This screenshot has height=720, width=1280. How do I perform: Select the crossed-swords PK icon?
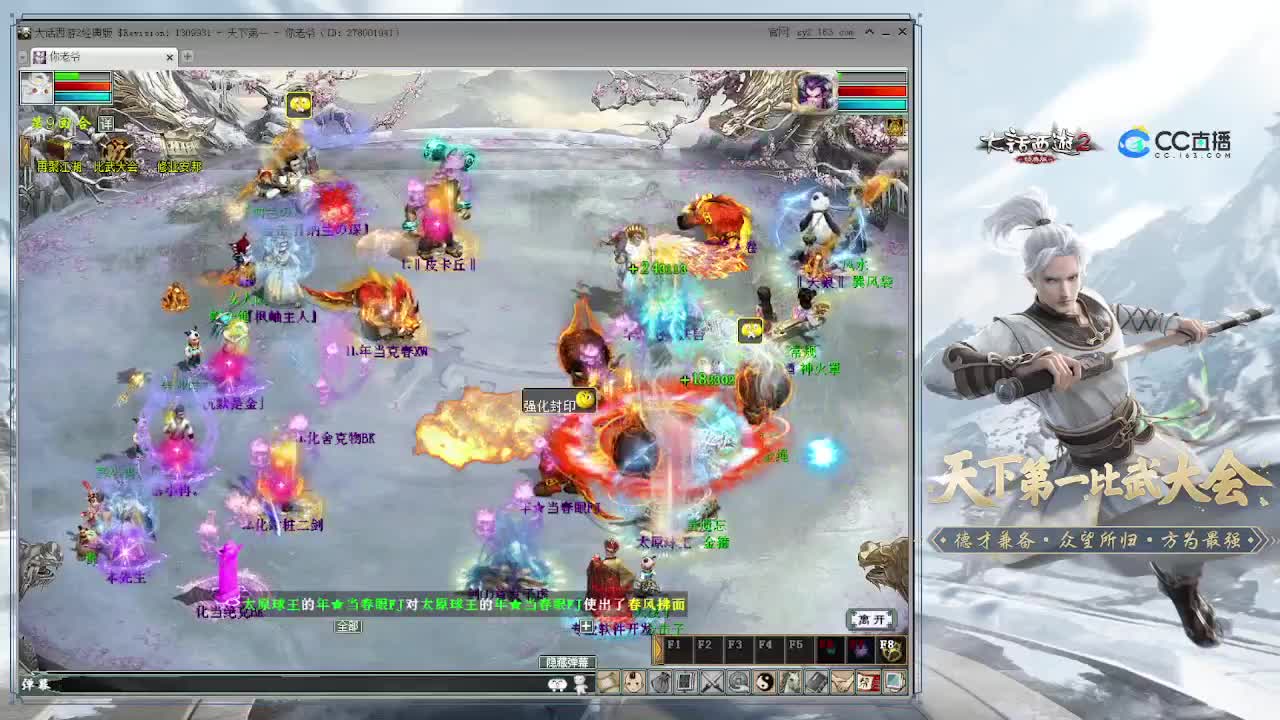point(712,684)
